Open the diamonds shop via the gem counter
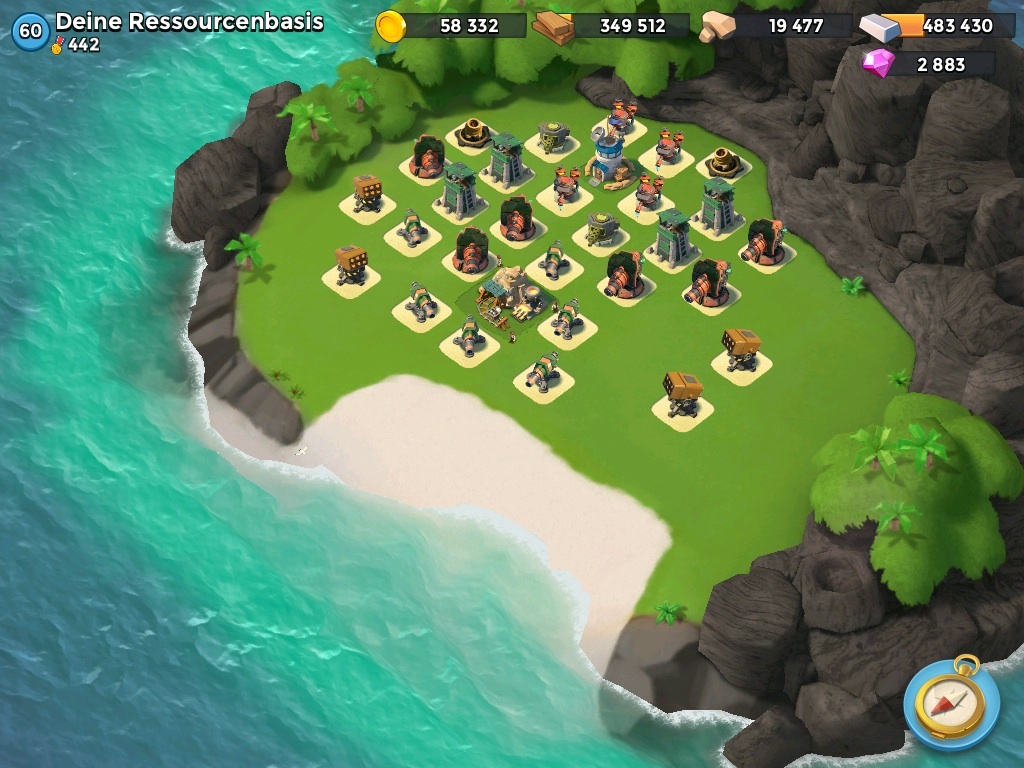The width and height of the screenshot is (1024, 768). [928, 64]
